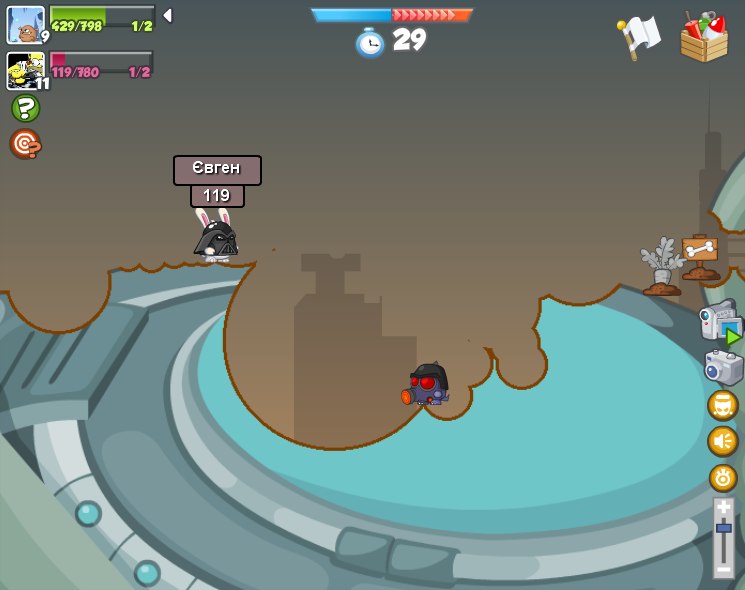Click the zoom slider handle
The image size is (745, 590).
click(723, 527)
